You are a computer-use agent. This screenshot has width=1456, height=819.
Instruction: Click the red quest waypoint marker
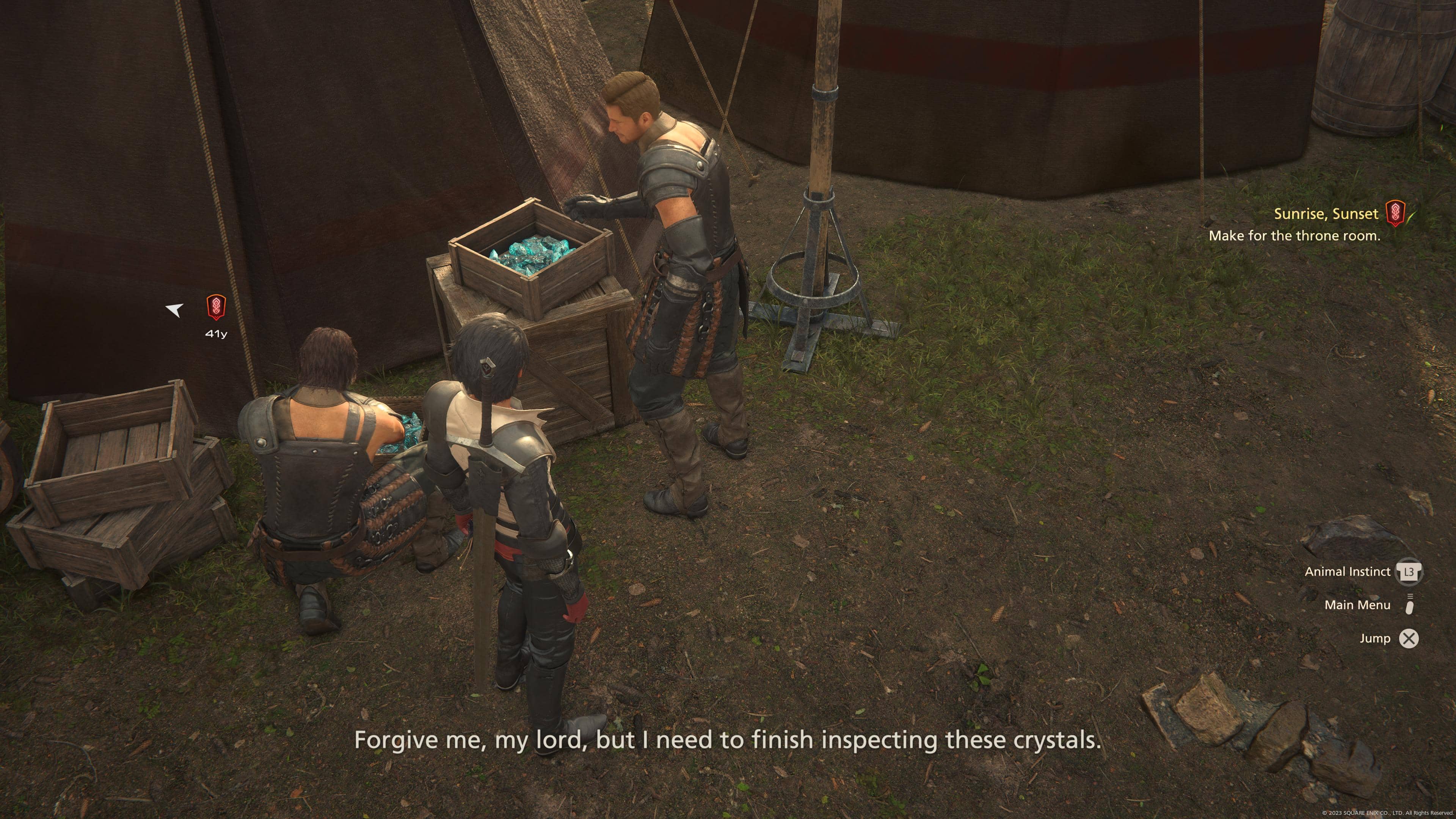(216, 307)
